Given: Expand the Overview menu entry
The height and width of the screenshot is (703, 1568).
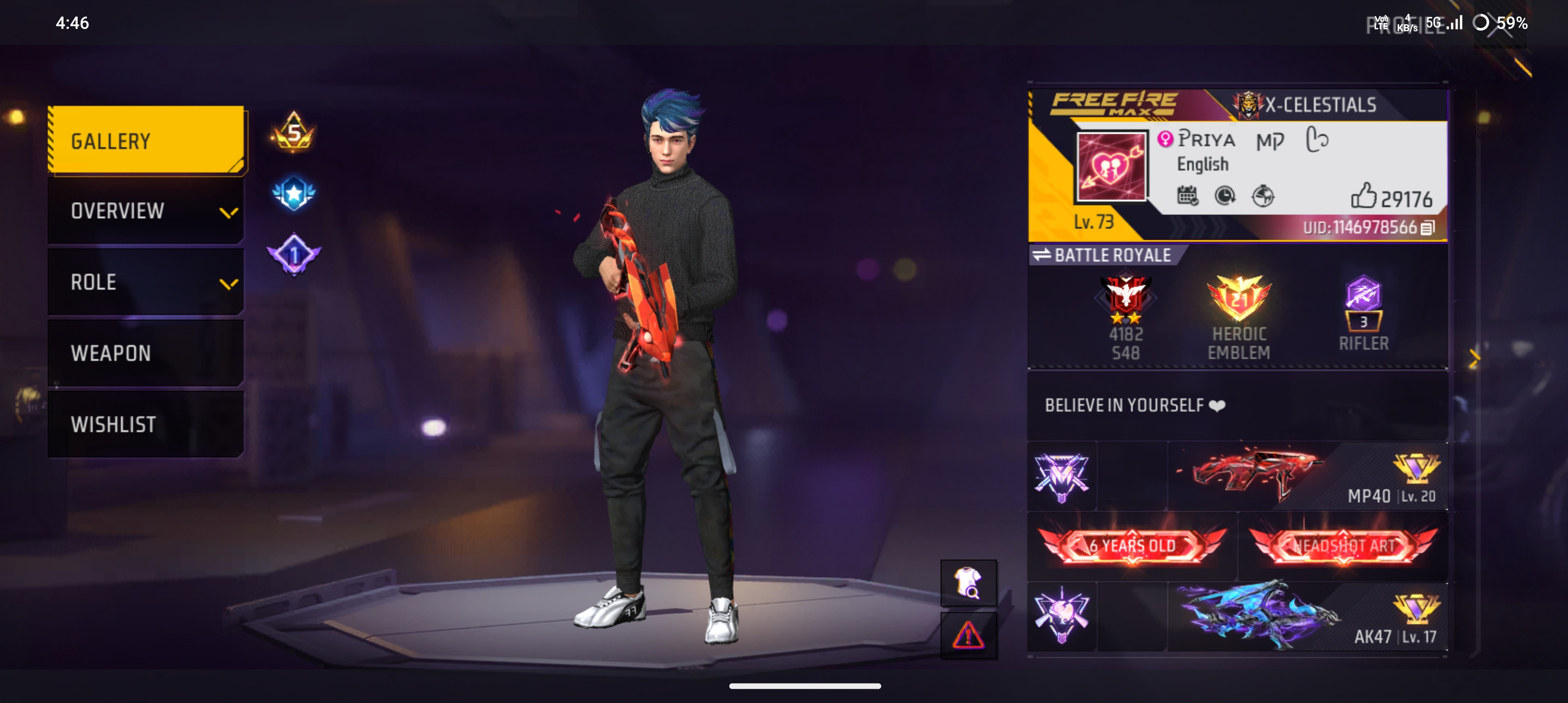Looking at the screenshot, I should 146,211.
